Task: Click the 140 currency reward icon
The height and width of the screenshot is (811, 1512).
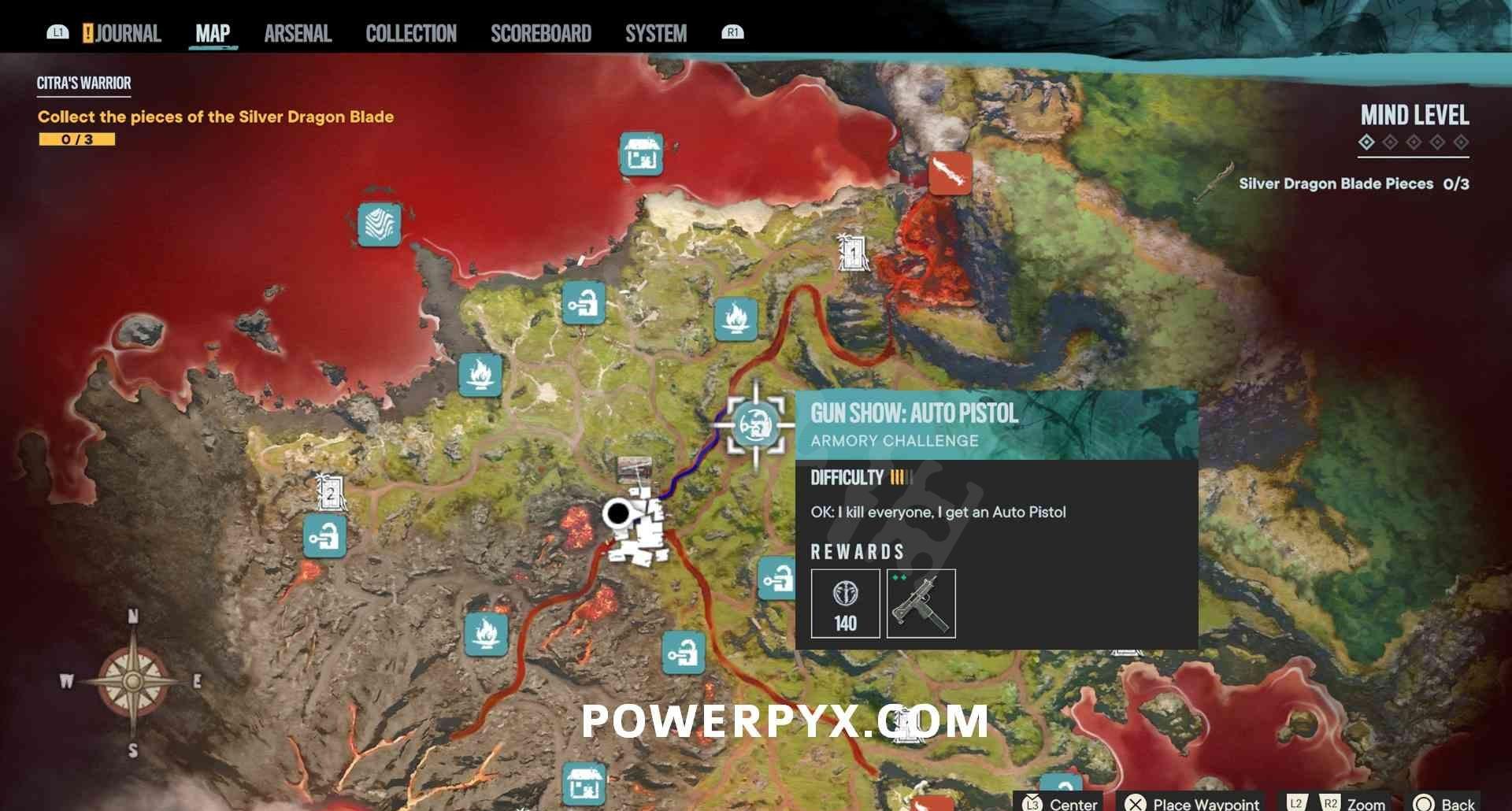Action: click(x=844, y=603)
